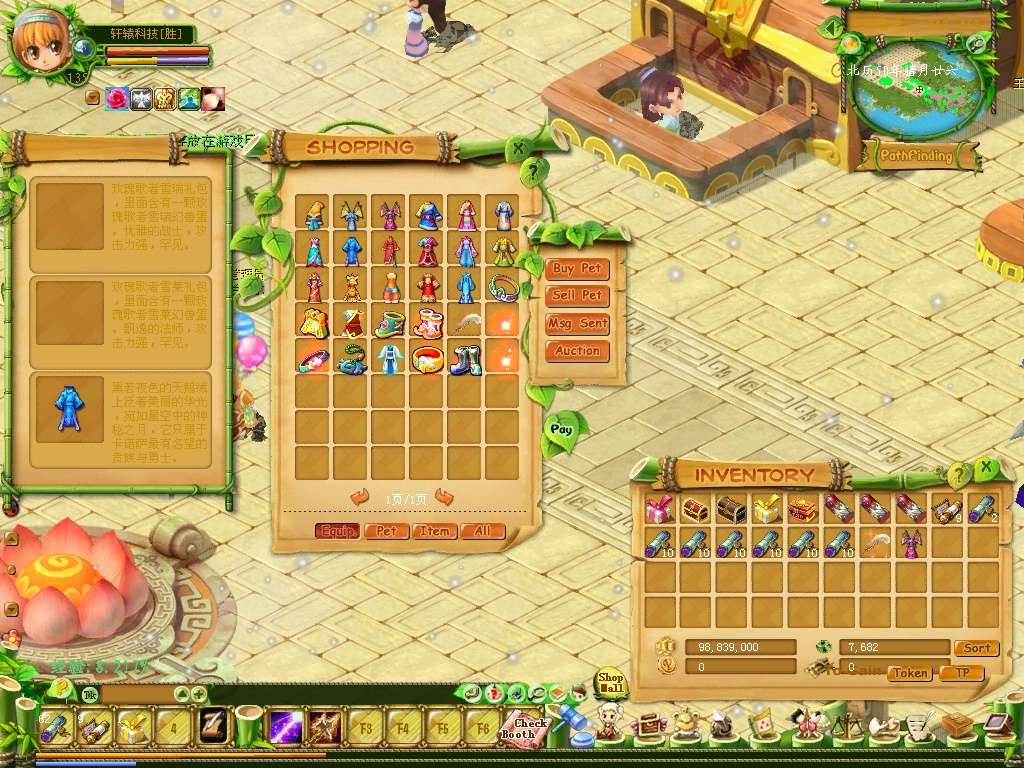The height and width of the screenshot is (768, 1024).
Task: Sort the inventory items
Action: tap(976, 648)
